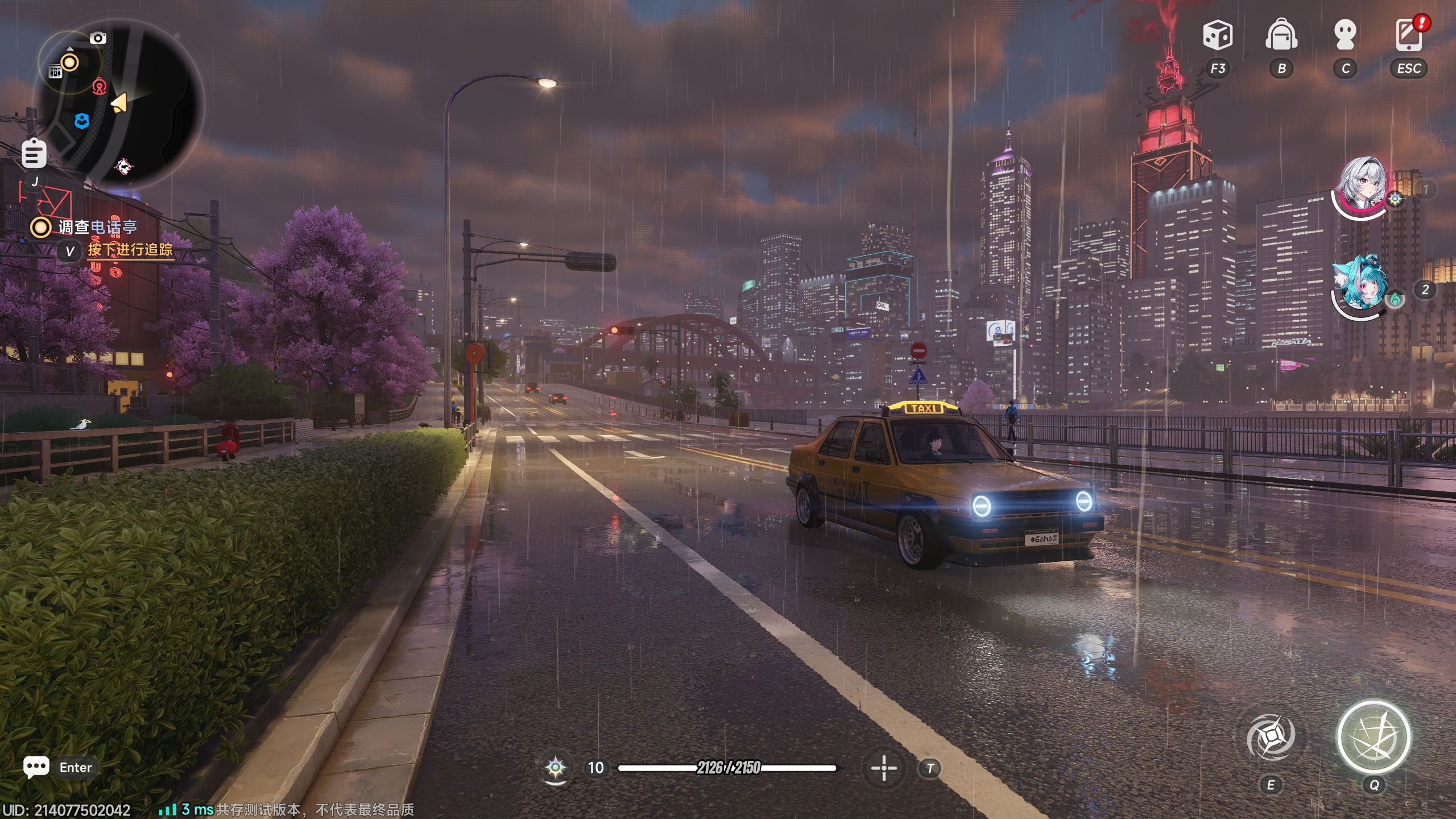This screenshot has height=819, width=1456.
Task: Switch to the teal-haired character portrait
Action: point(1360,284)
